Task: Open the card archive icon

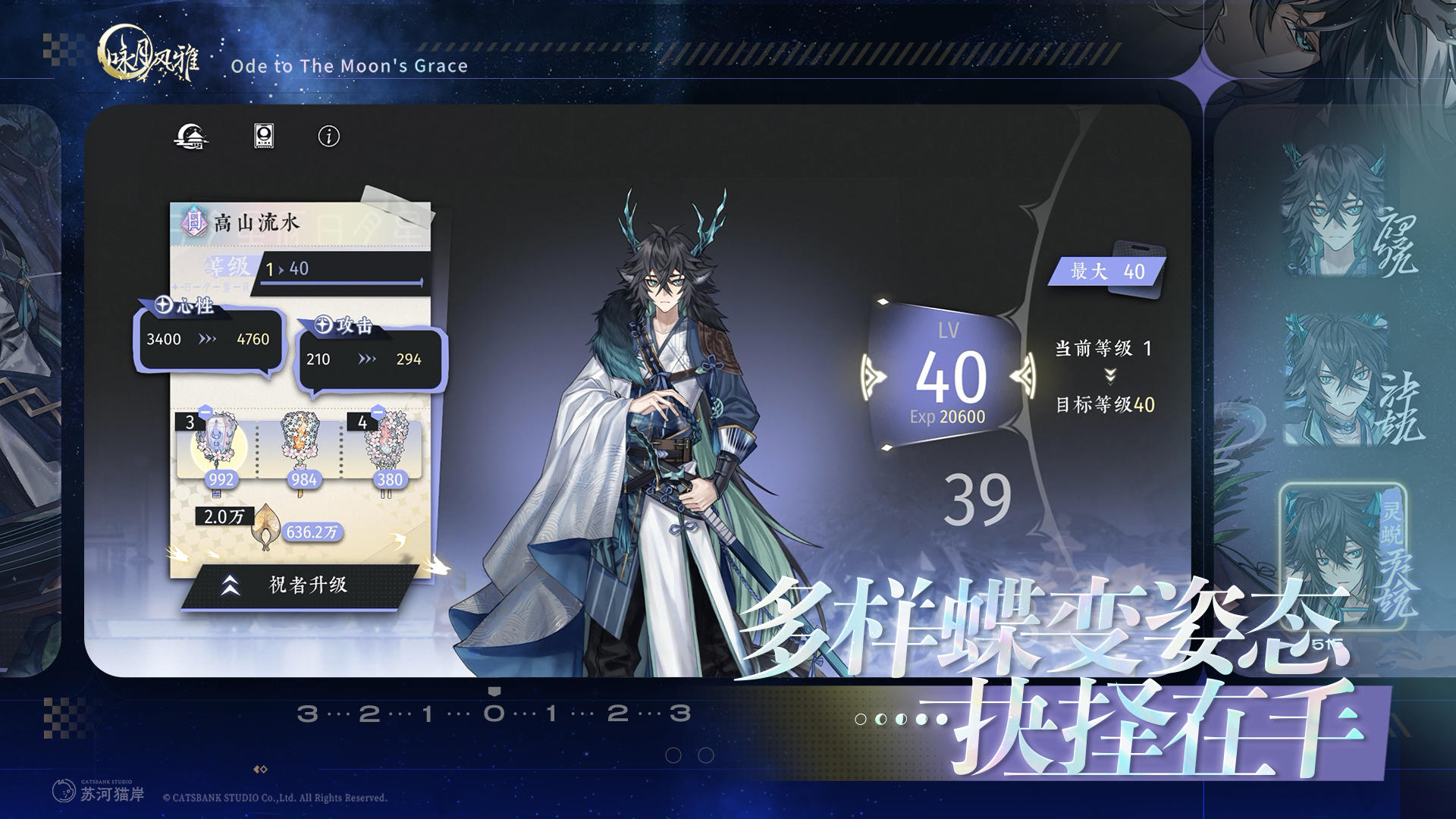Action: [263, 136]
